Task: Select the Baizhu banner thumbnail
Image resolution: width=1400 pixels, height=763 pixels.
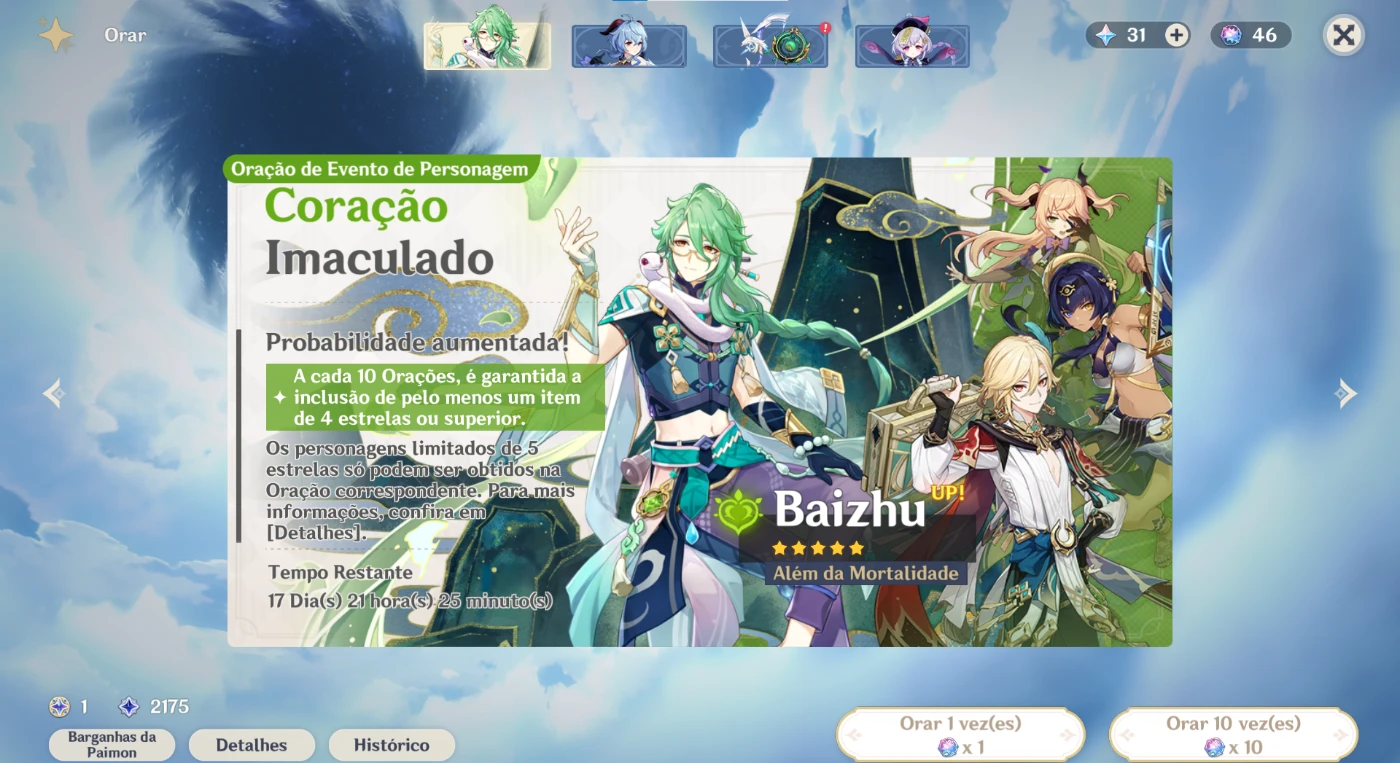Action: click(487, 44)
